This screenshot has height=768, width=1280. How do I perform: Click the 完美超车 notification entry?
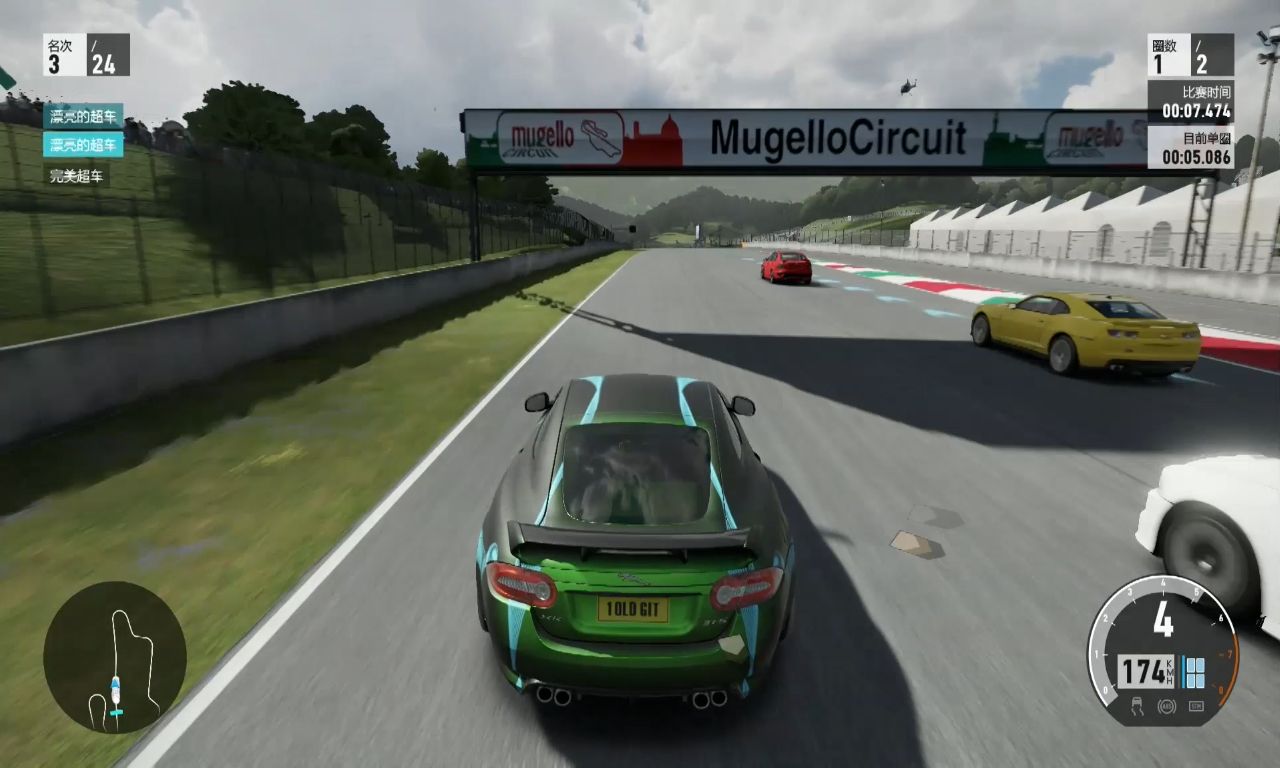pos(78,176)
